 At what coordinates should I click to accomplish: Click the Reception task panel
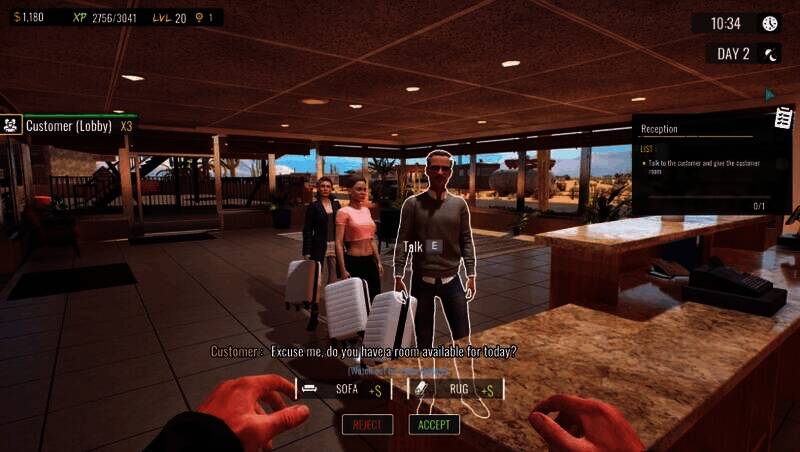pyautogui.click(x=705, y=164)
